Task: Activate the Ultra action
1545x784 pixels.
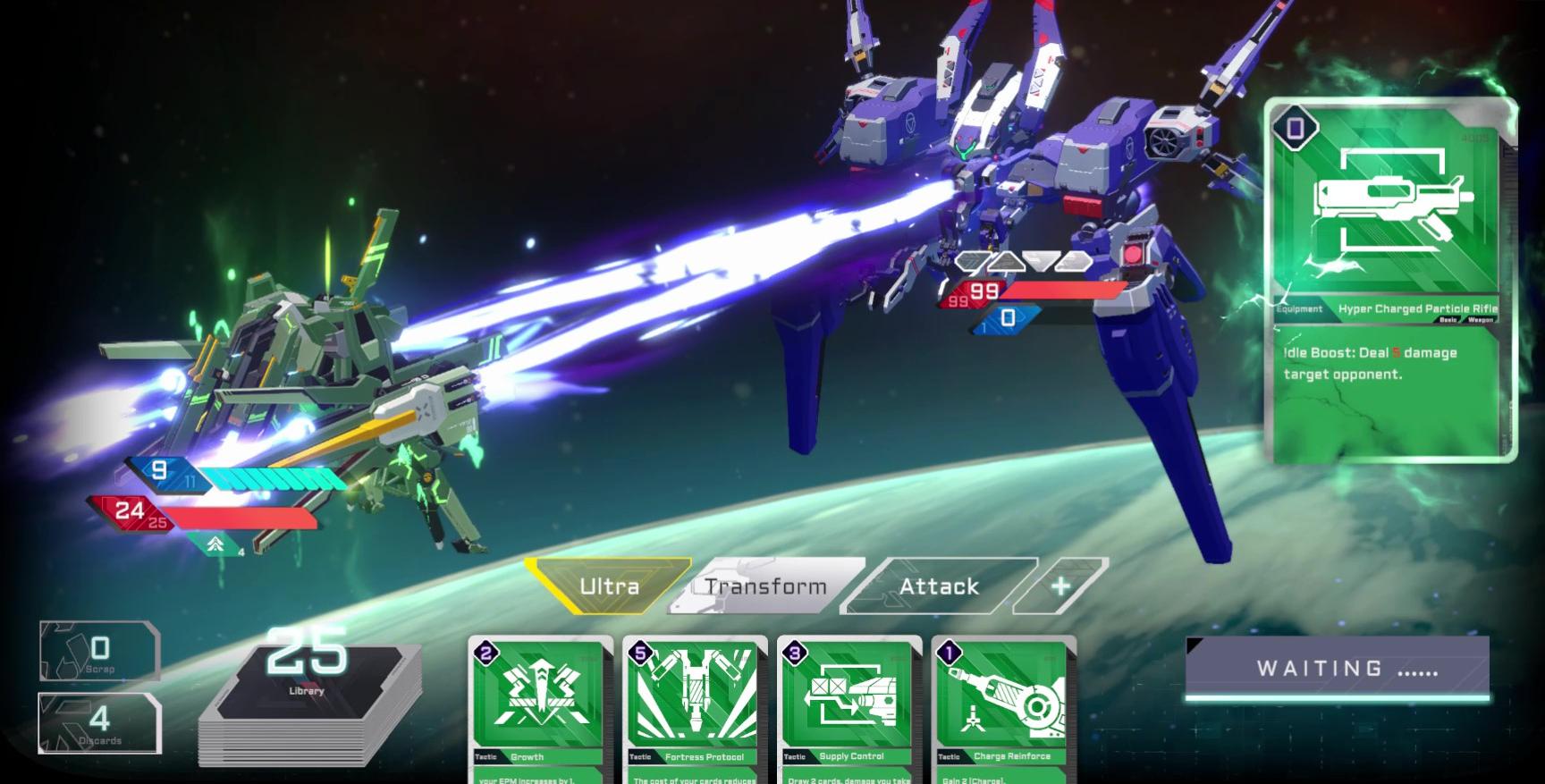Action: click(x=609, y=586)
